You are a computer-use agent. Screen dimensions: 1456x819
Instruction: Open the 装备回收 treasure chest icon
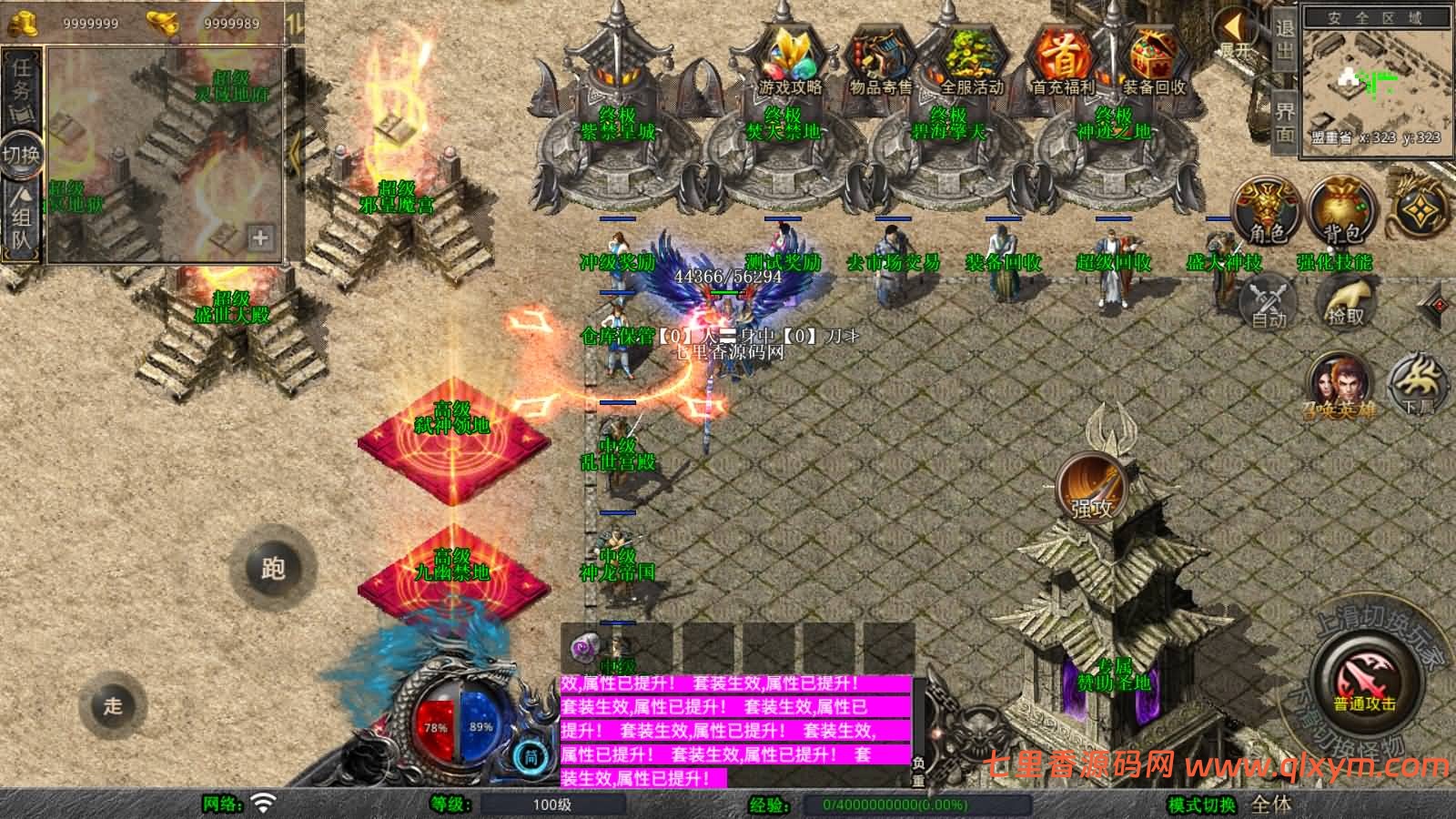point(1154,57)
